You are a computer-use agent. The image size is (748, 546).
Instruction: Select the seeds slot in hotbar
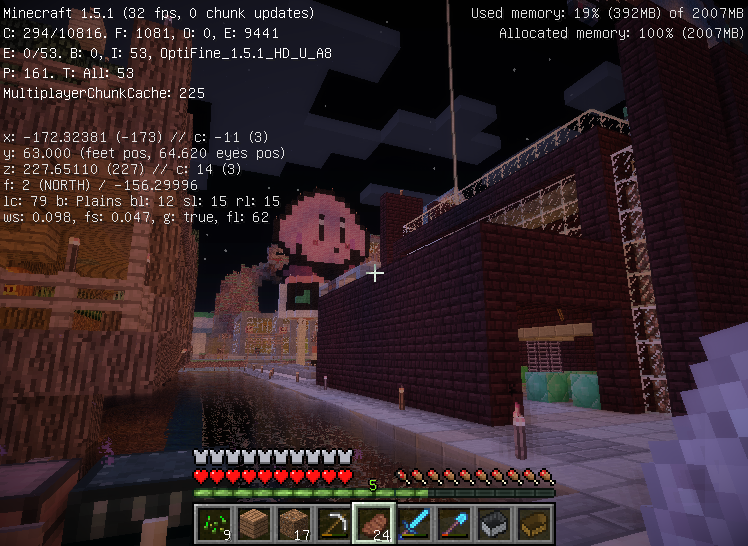tap(214, 523)
